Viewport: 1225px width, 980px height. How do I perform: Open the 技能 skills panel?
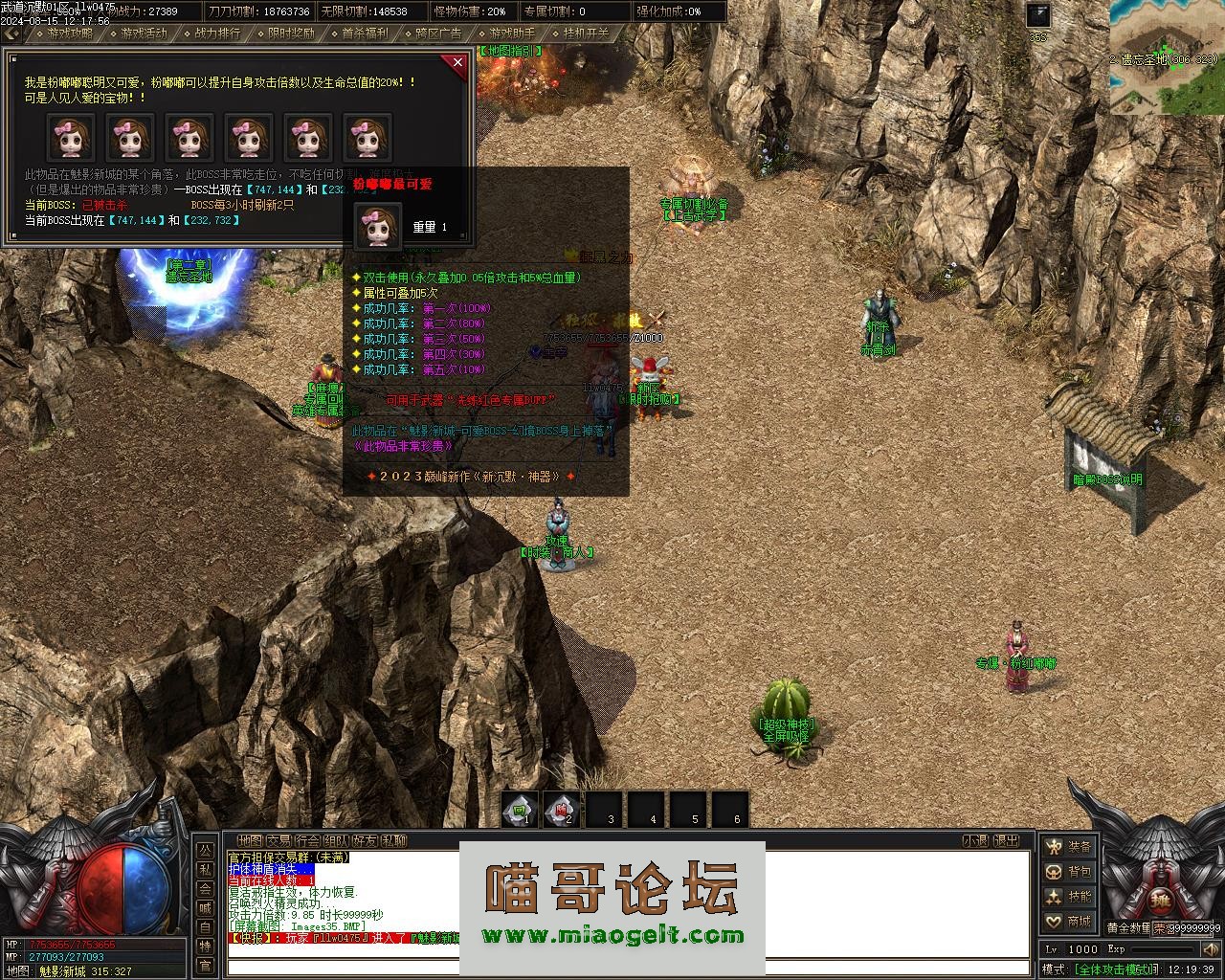[x=1069, y=897]
